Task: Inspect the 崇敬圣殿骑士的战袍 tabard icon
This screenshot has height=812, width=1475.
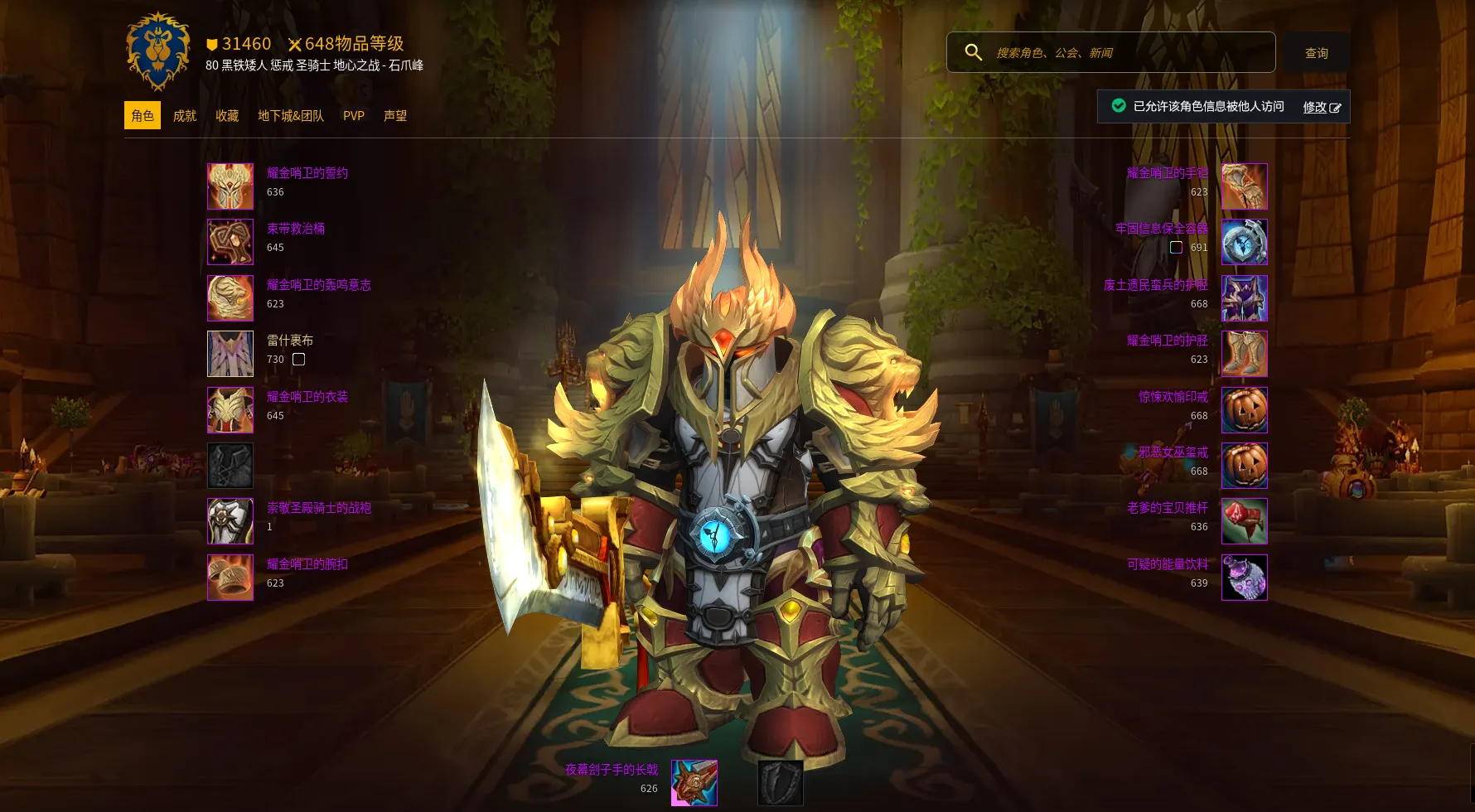Action: click(230, 521)
